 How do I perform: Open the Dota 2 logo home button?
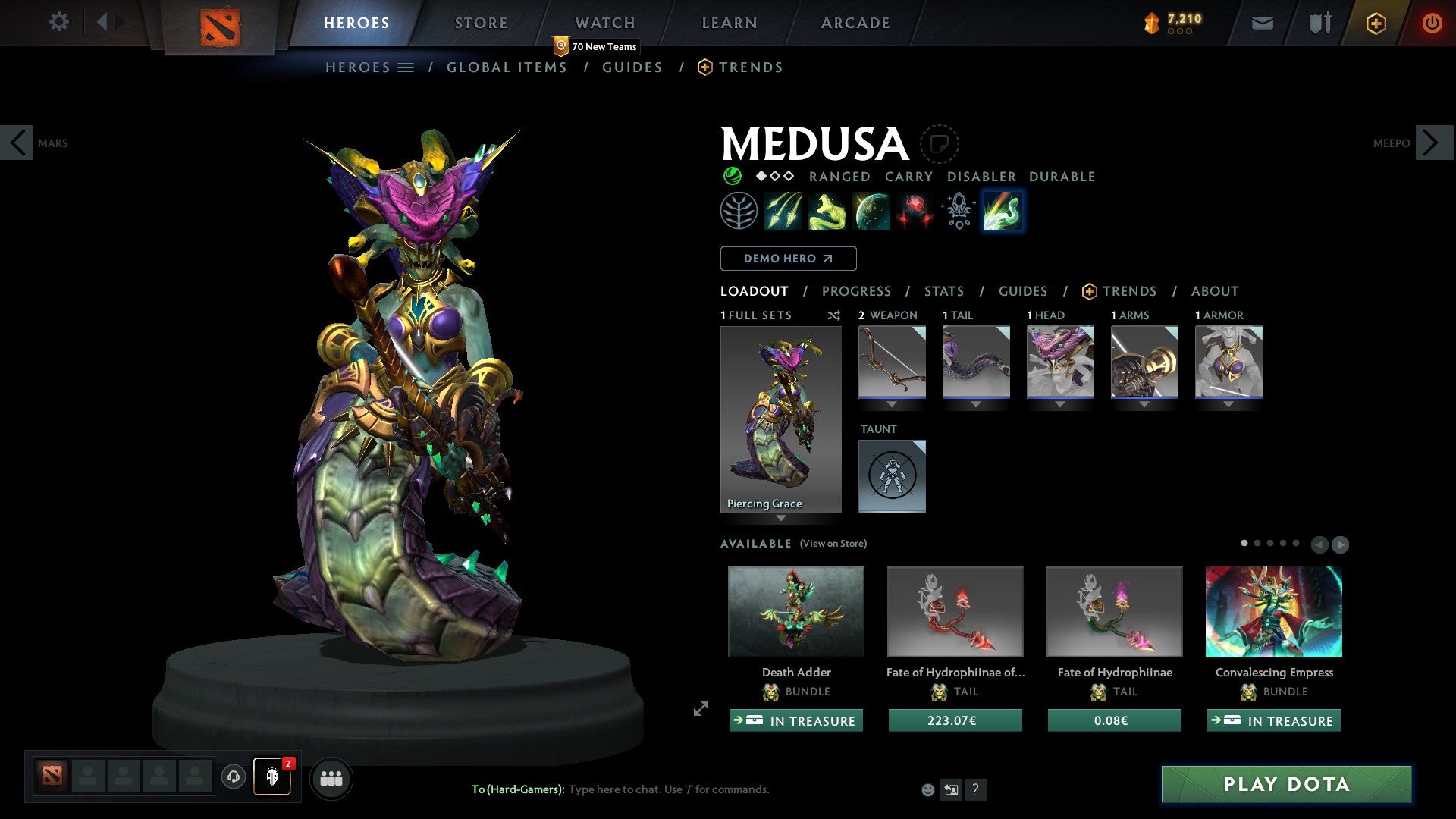point(219,23)
